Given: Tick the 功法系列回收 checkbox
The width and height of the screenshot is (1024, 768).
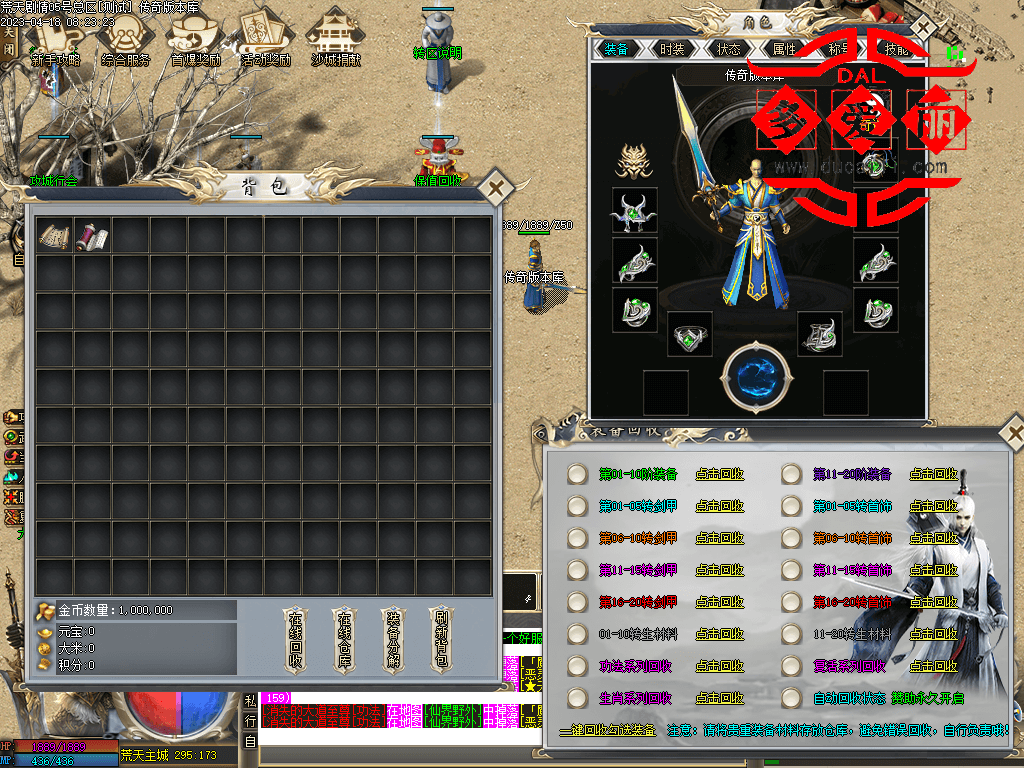Looking at the screenshot, I should [x=577, y=666].
